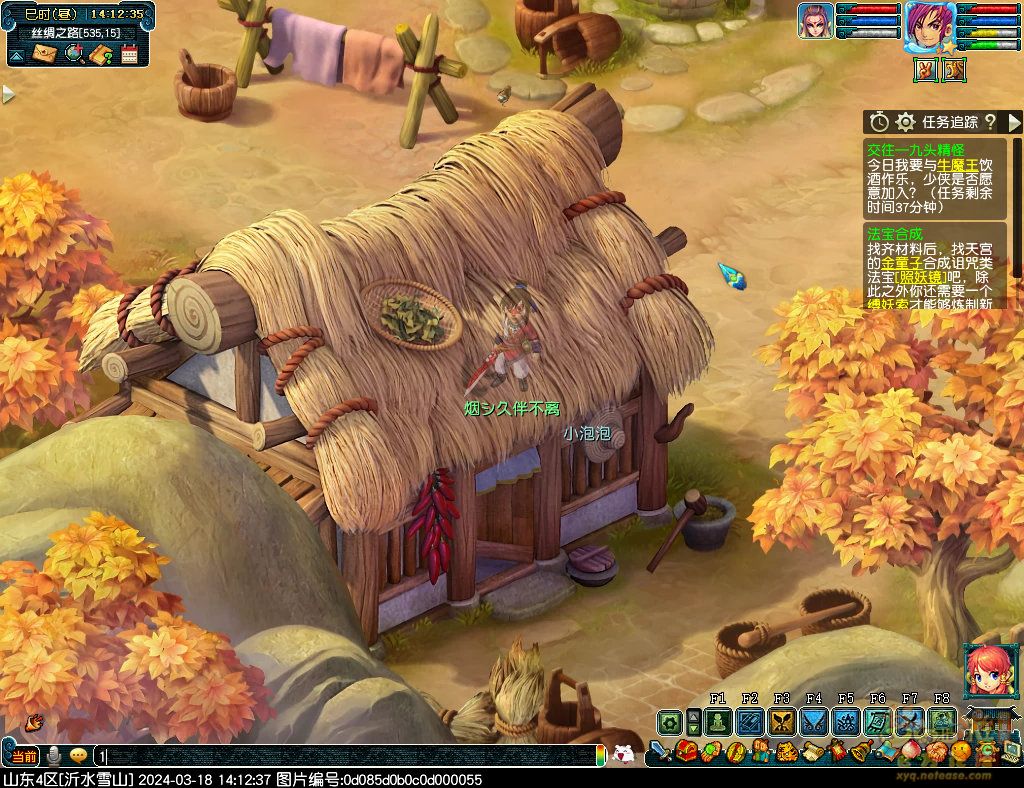1024x788 pixels.
Task: Open quest tracker help question mark
Action: coord(990,122)
